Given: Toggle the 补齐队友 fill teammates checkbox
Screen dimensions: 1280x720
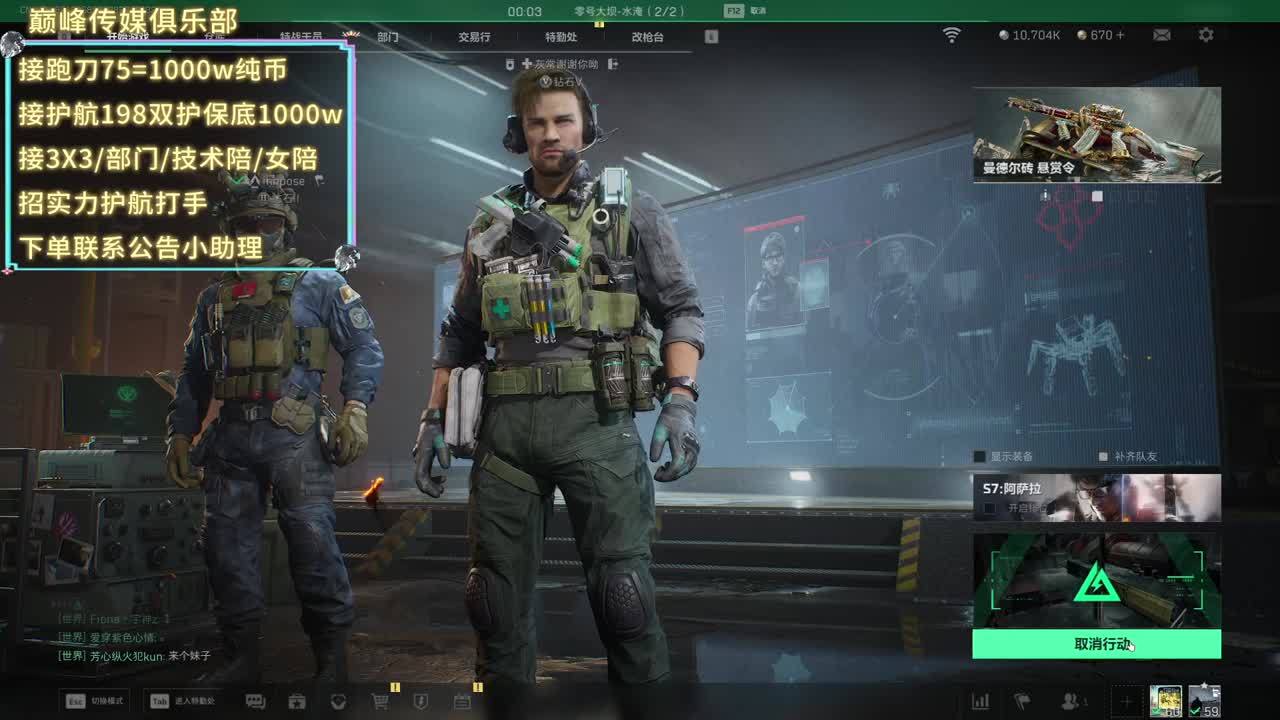Looking at the screenshot, I should [1103, 457].
